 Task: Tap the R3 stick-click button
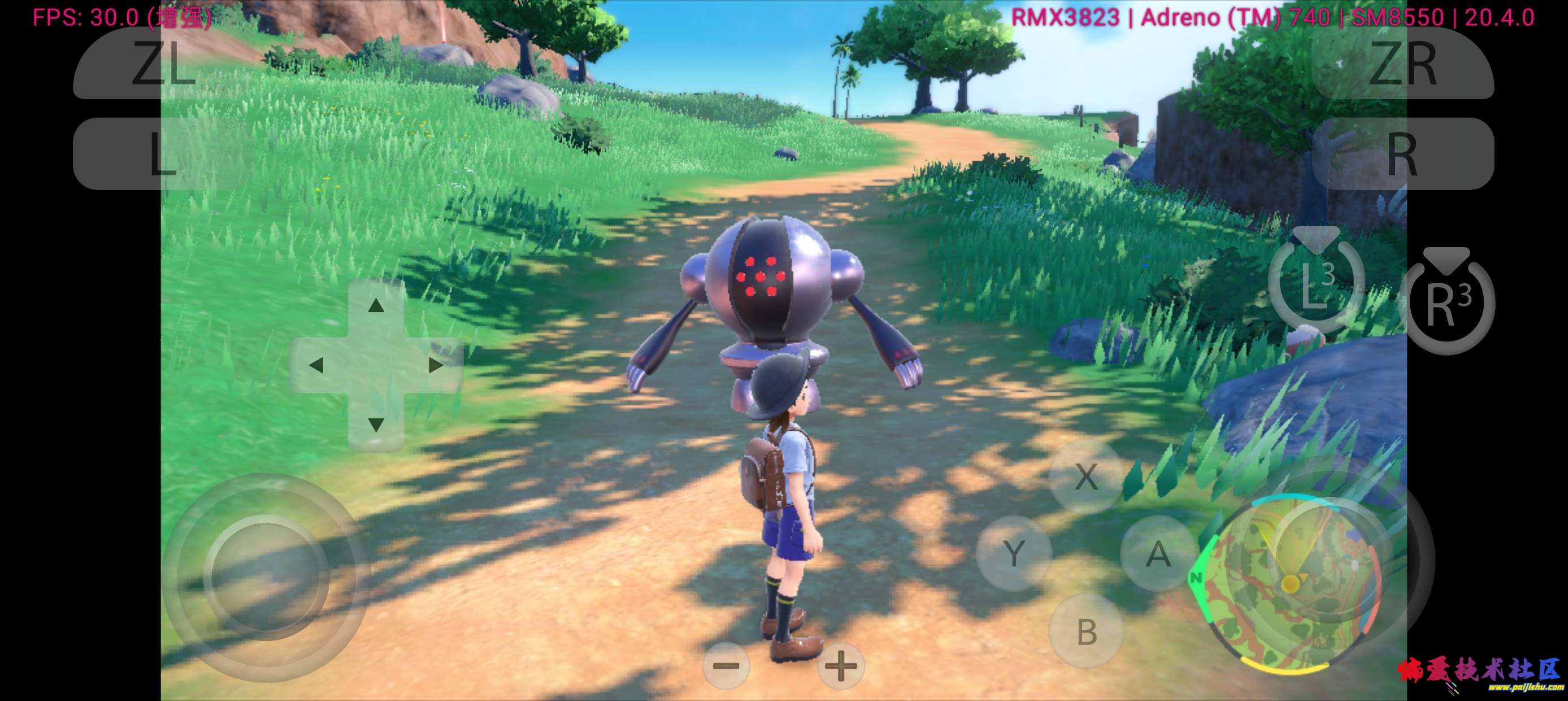(1448, 303)
